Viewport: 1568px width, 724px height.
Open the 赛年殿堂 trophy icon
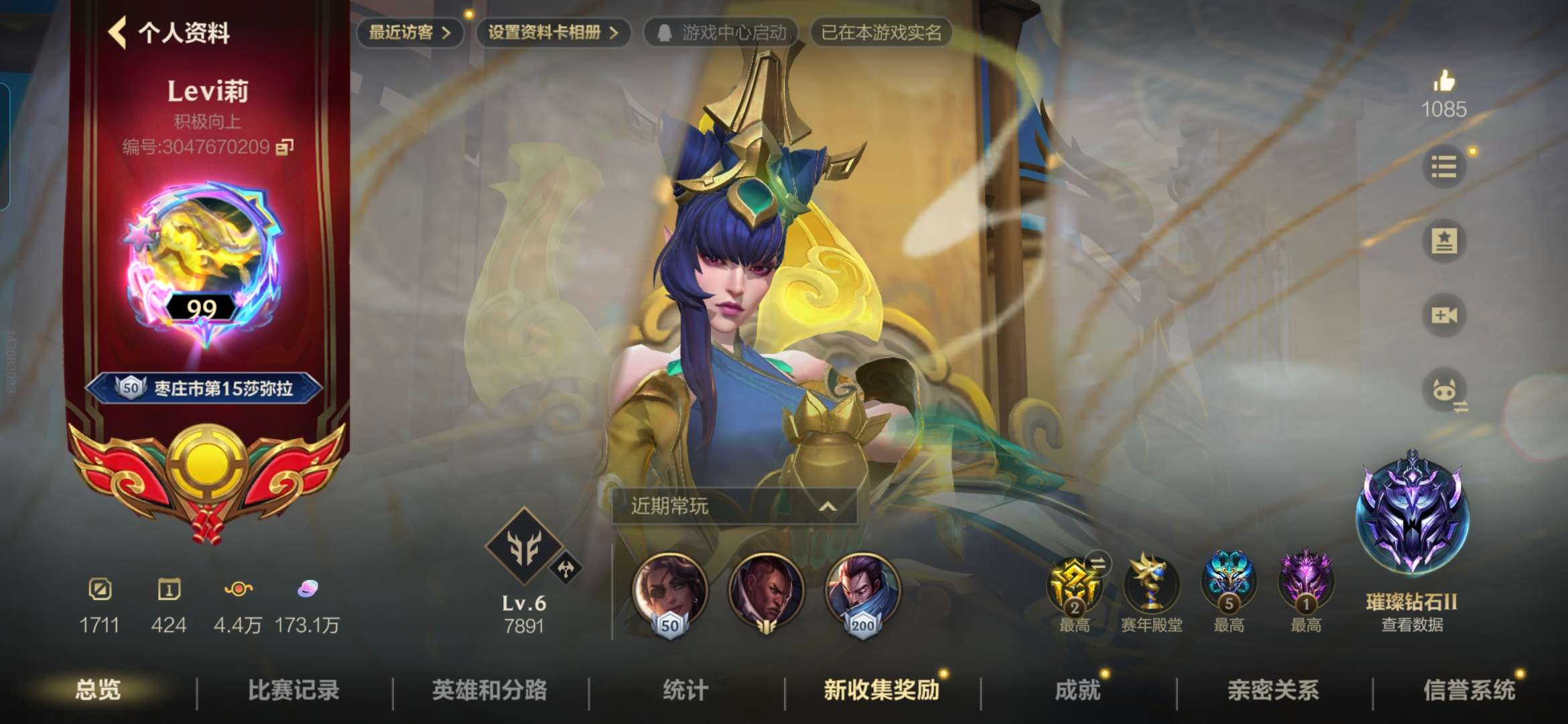point(1151,585)
